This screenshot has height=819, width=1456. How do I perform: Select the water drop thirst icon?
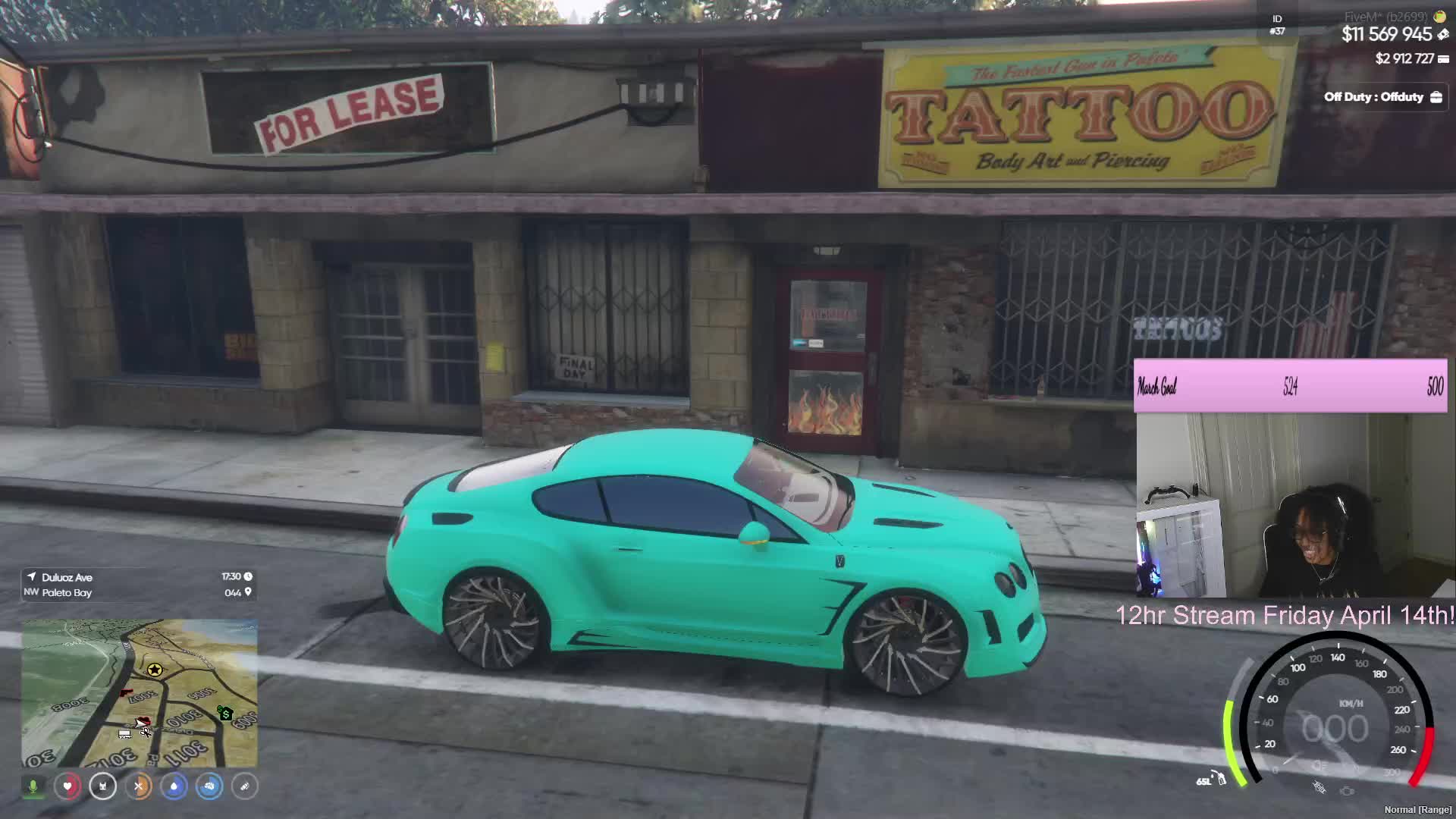click(x=174, y=786)
